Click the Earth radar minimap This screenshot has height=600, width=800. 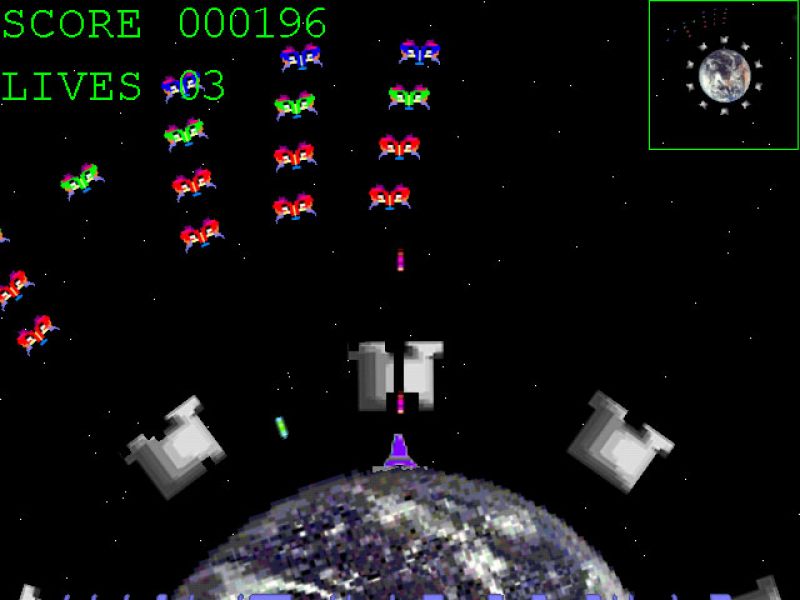click(723, 75)
